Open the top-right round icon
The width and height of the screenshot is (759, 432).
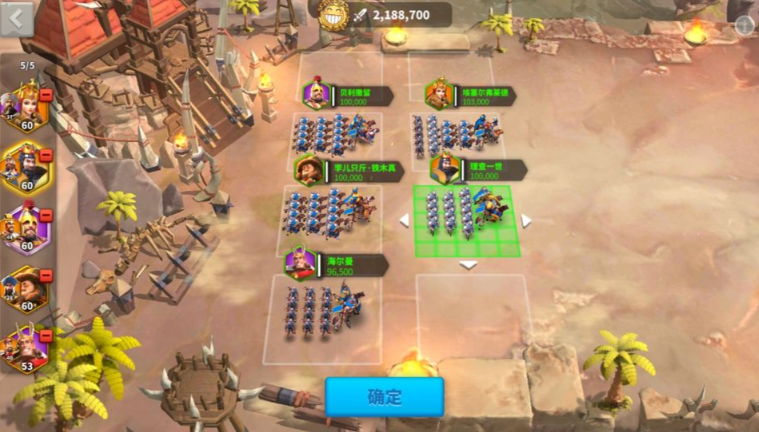(x=745, y=26)
